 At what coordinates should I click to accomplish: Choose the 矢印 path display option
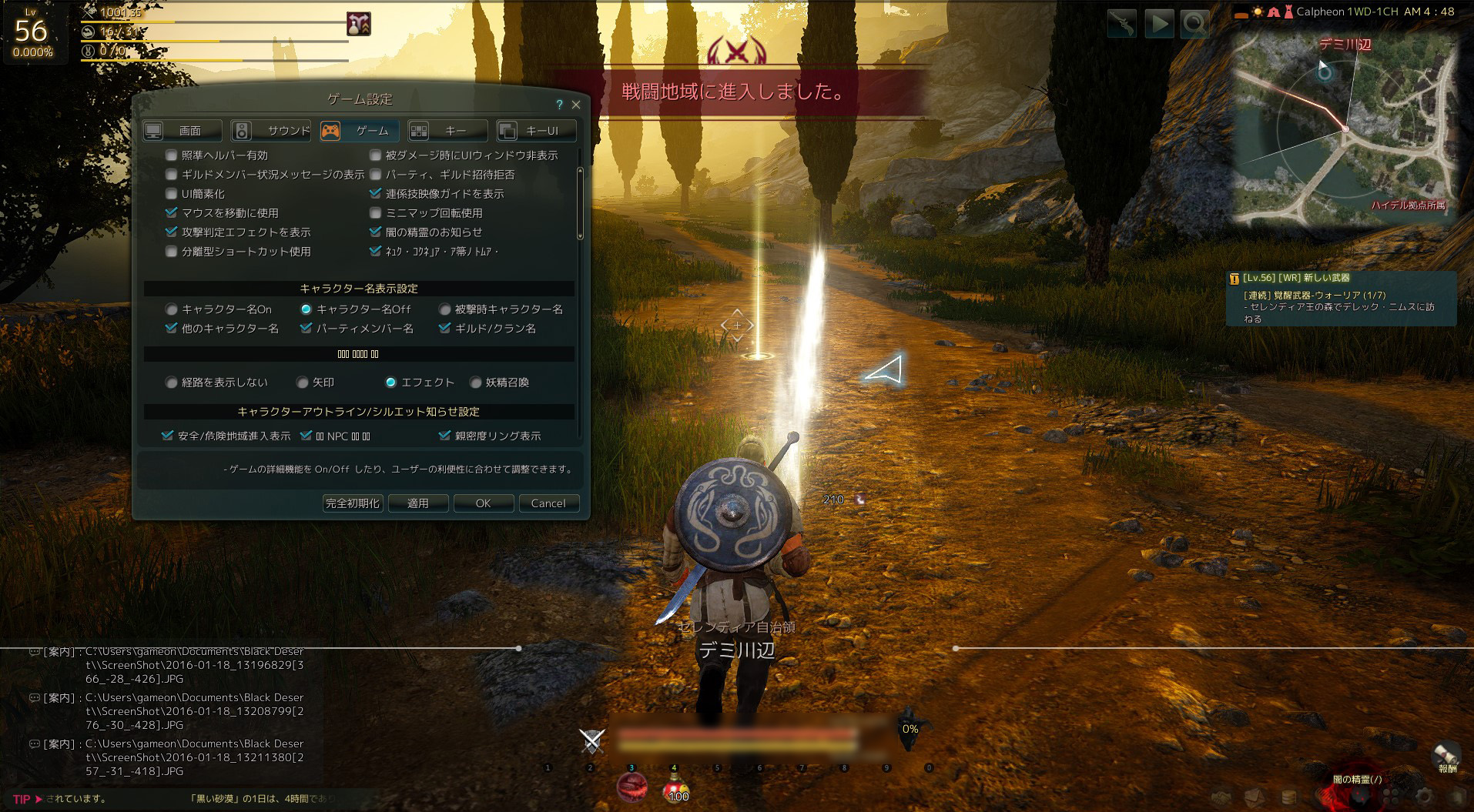coord(303,383)
